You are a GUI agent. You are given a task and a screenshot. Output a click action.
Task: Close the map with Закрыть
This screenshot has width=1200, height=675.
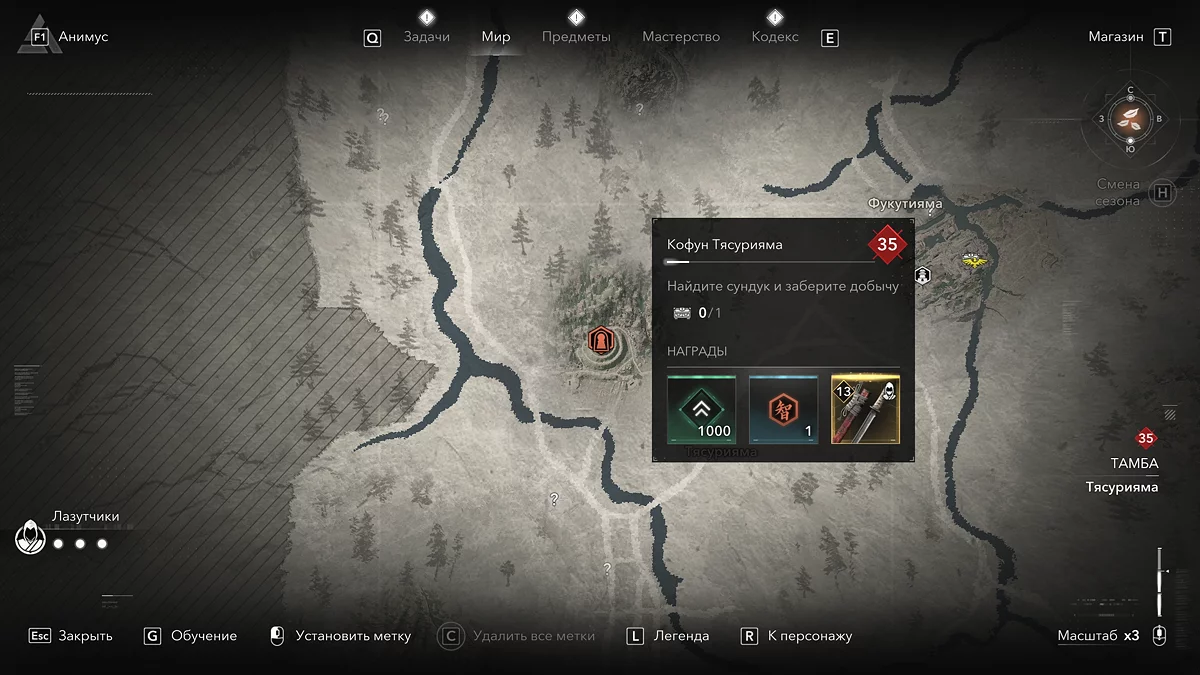pos(85,636)
